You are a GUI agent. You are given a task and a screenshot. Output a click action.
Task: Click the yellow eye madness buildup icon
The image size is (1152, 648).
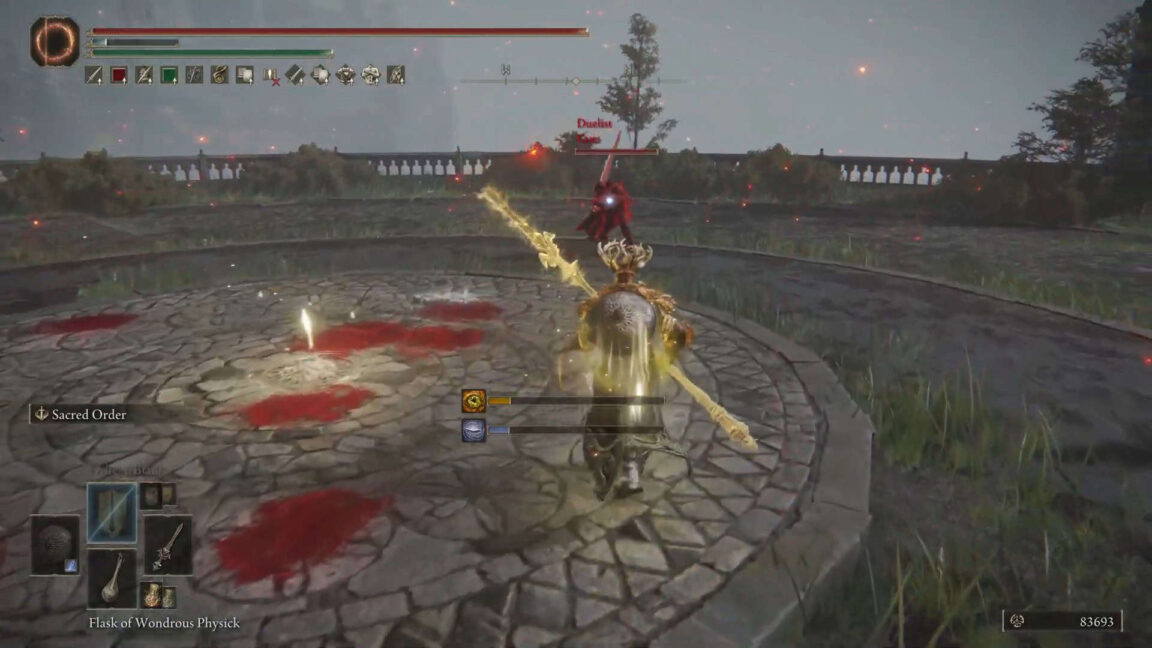[474, 401]
